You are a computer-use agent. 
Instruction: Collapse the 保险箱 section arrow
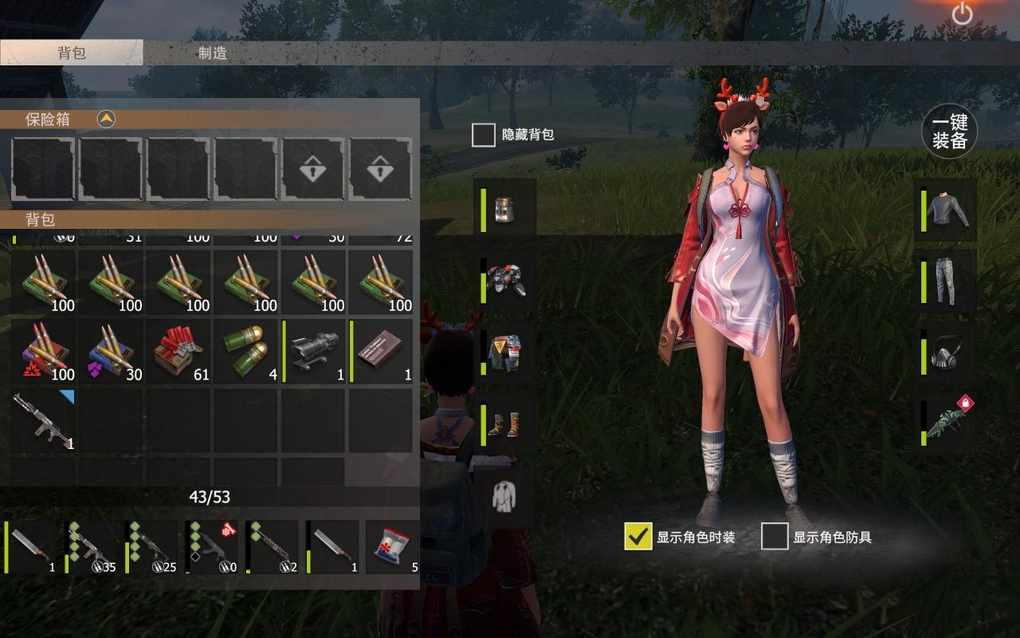coord(106,119)
